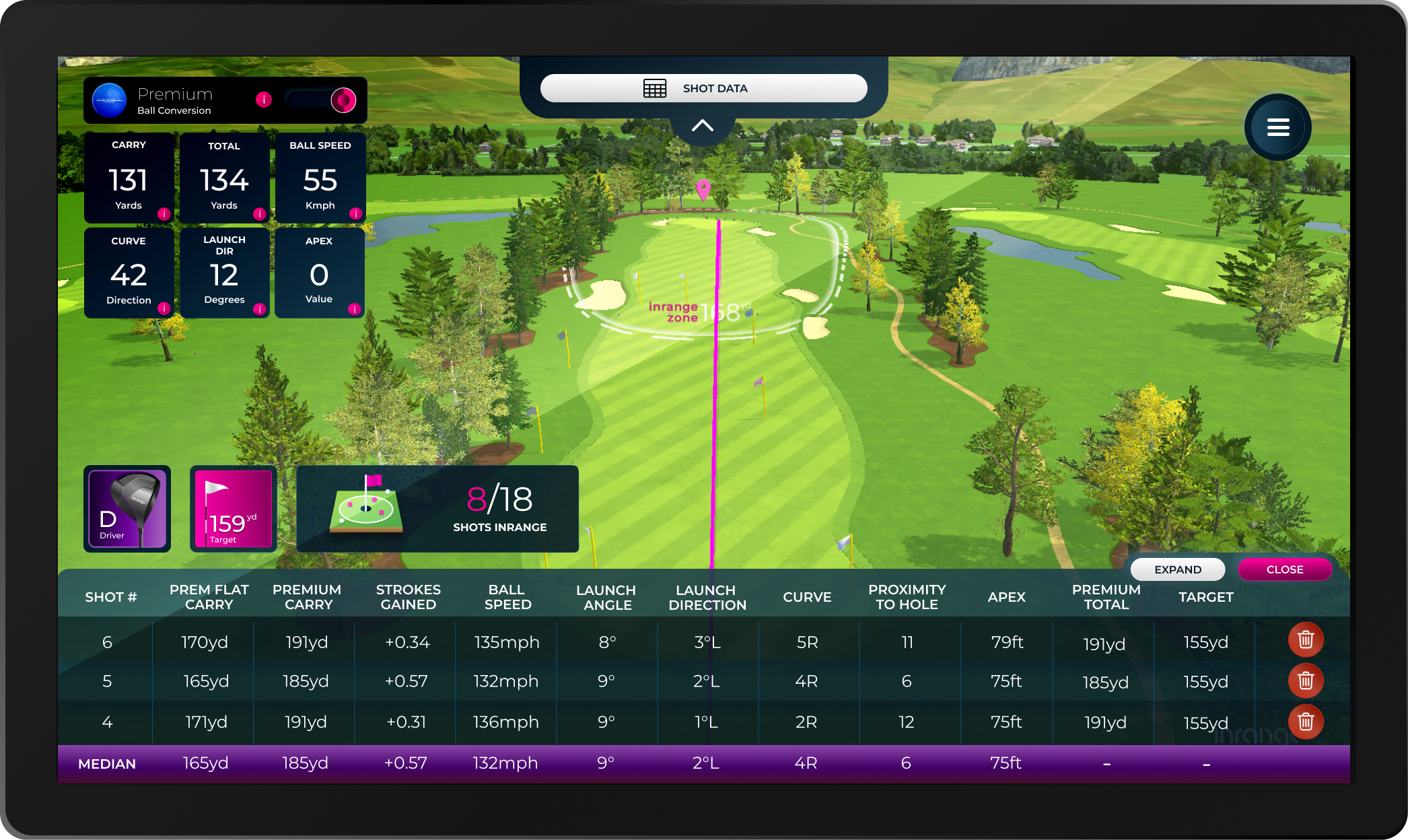Viewport: 1408px width, 840px height.
Task: Show info for the Apex stat
Action: coord(354,309)
